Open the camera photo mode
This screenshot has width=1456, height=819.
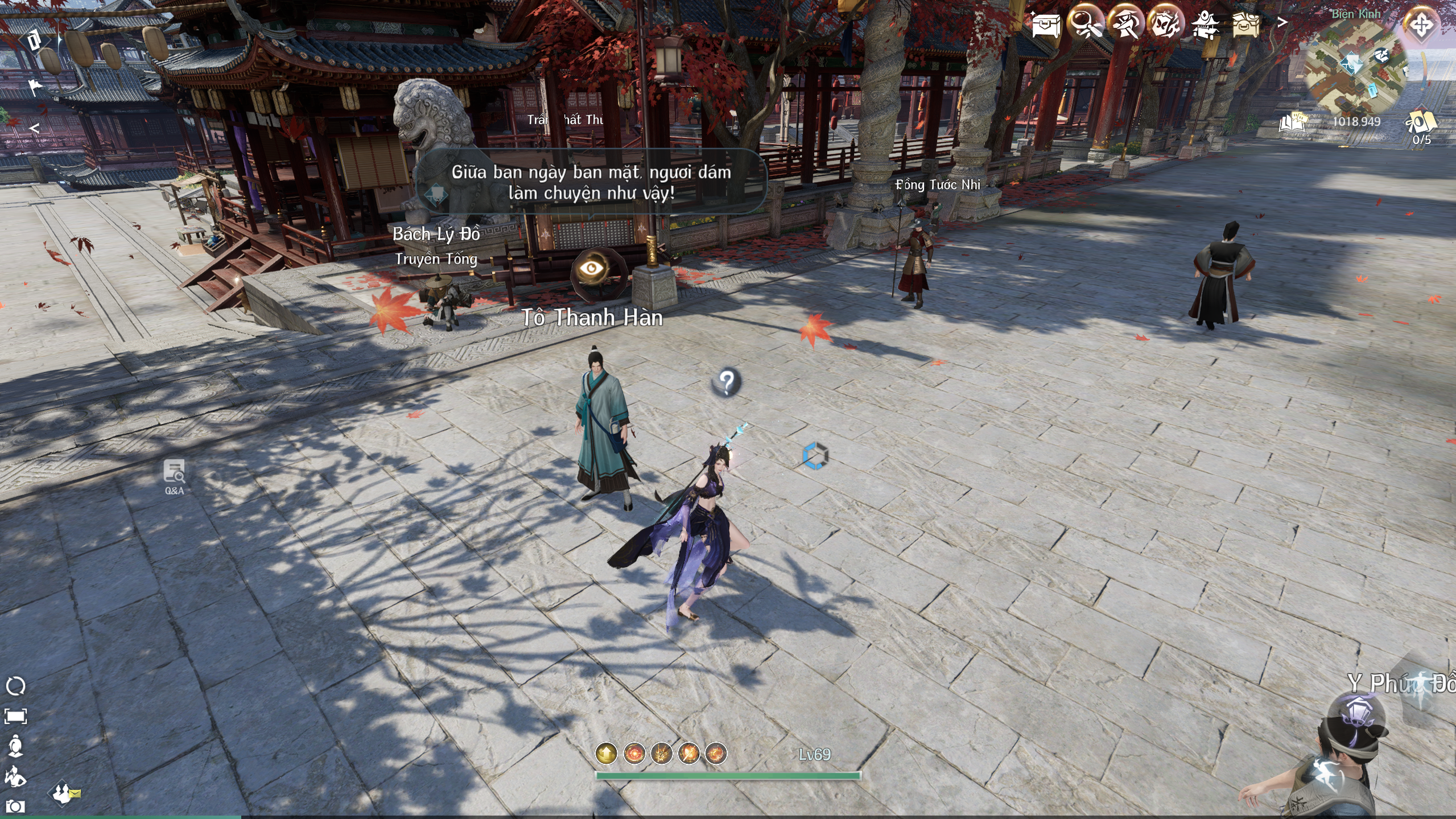click(x=15, y=806)
